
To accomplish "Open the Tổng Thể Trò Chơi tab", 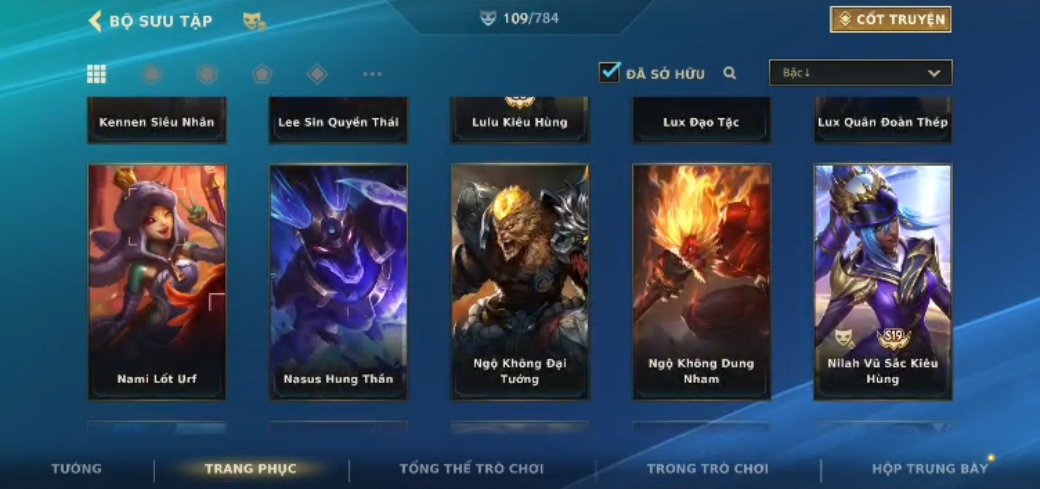I will click(x=471, y=469).
